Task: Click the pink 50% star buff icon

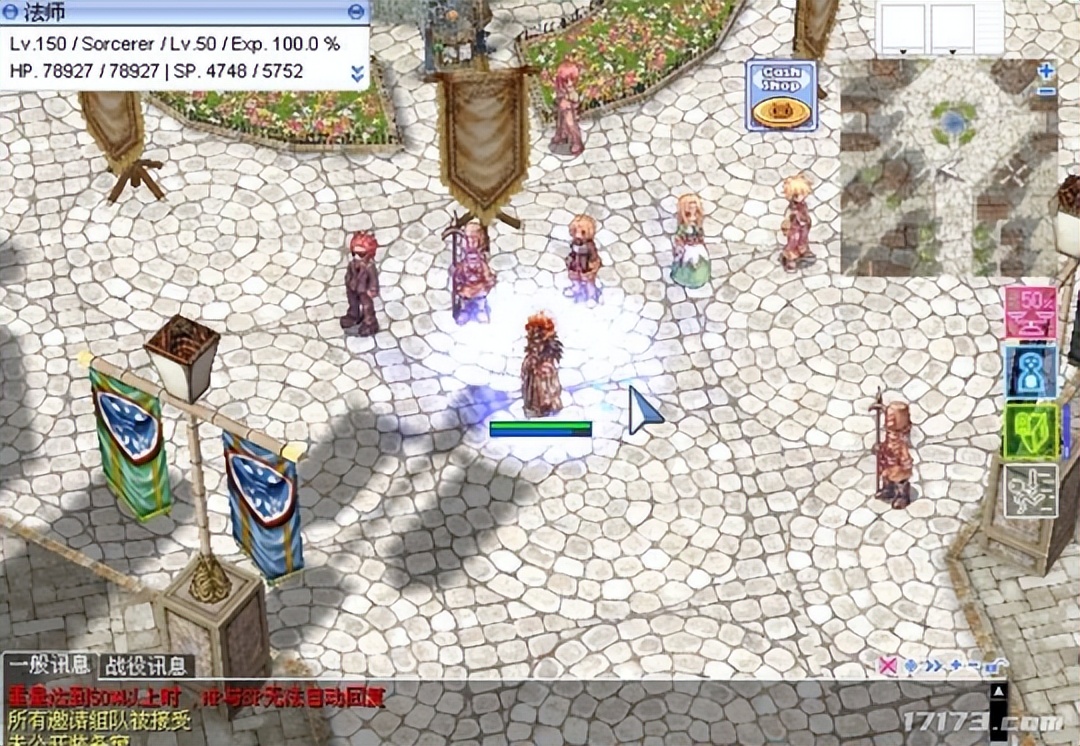Action: tap(1030, 312)
